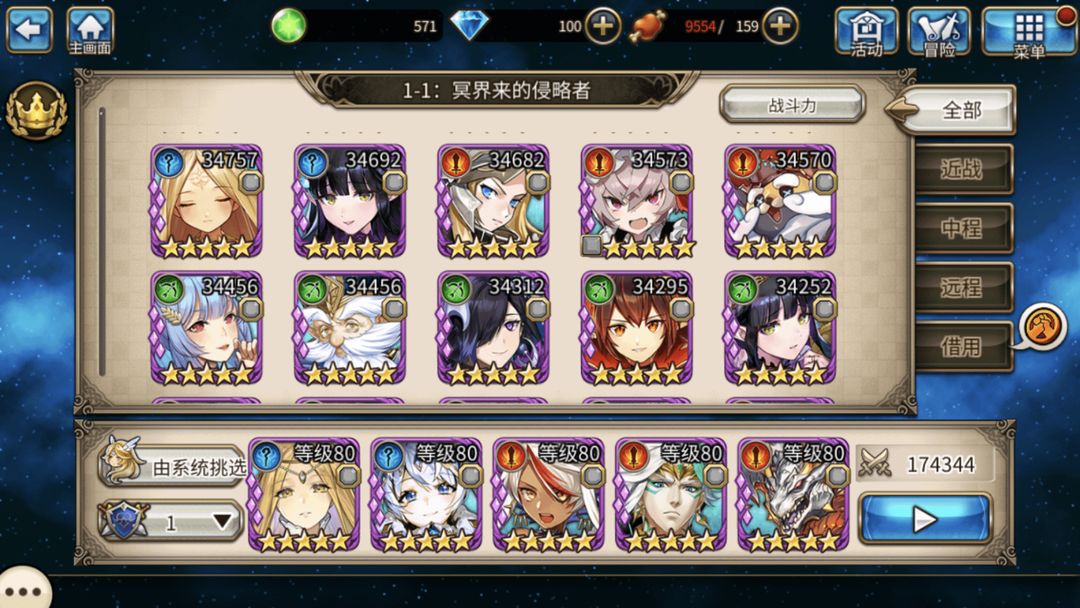
Task: Return to the 主画面 home screen
Action: click(89, 30)
